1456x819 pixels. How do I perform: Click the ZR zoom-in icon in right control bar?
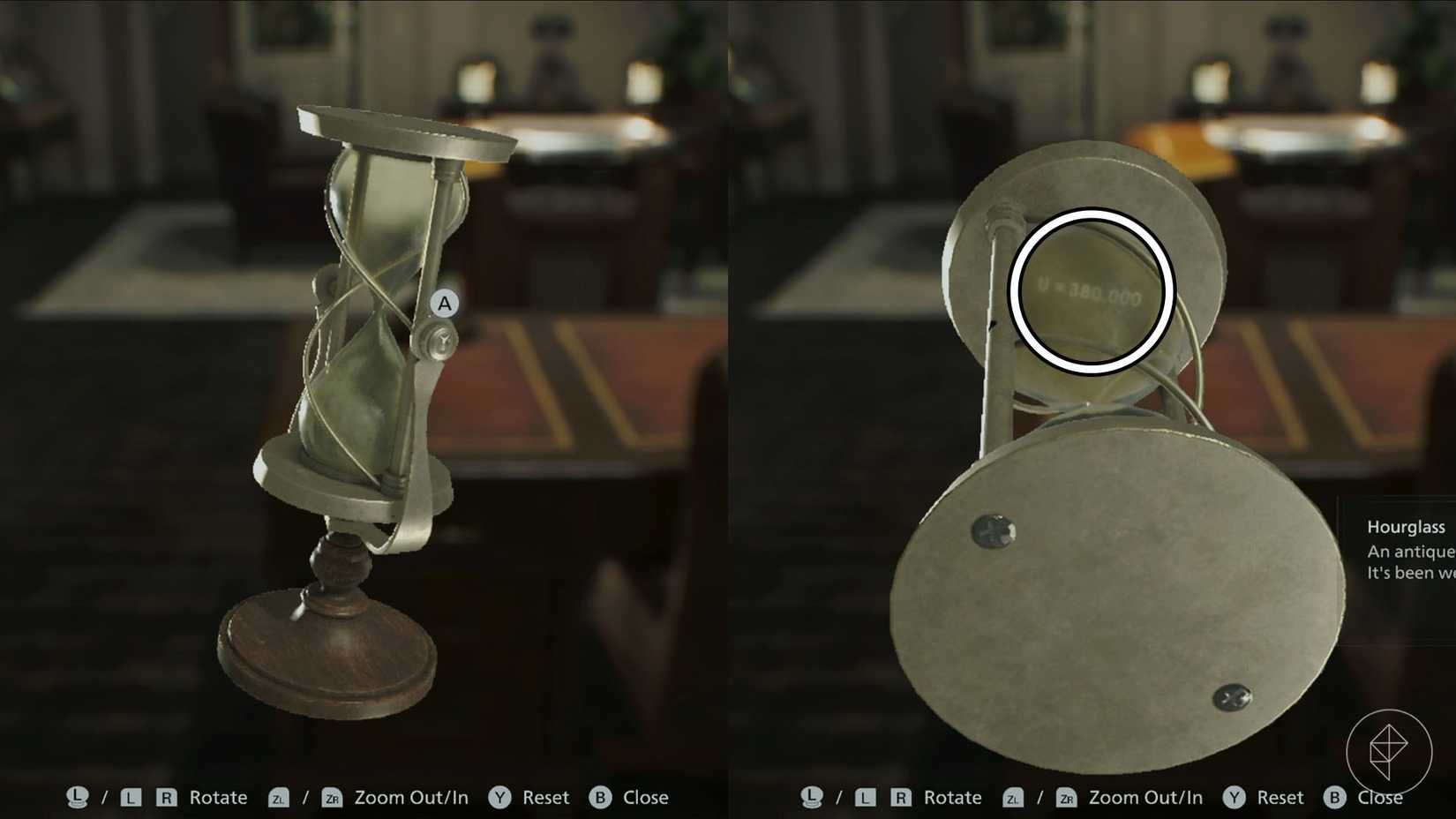(1069, 798)
